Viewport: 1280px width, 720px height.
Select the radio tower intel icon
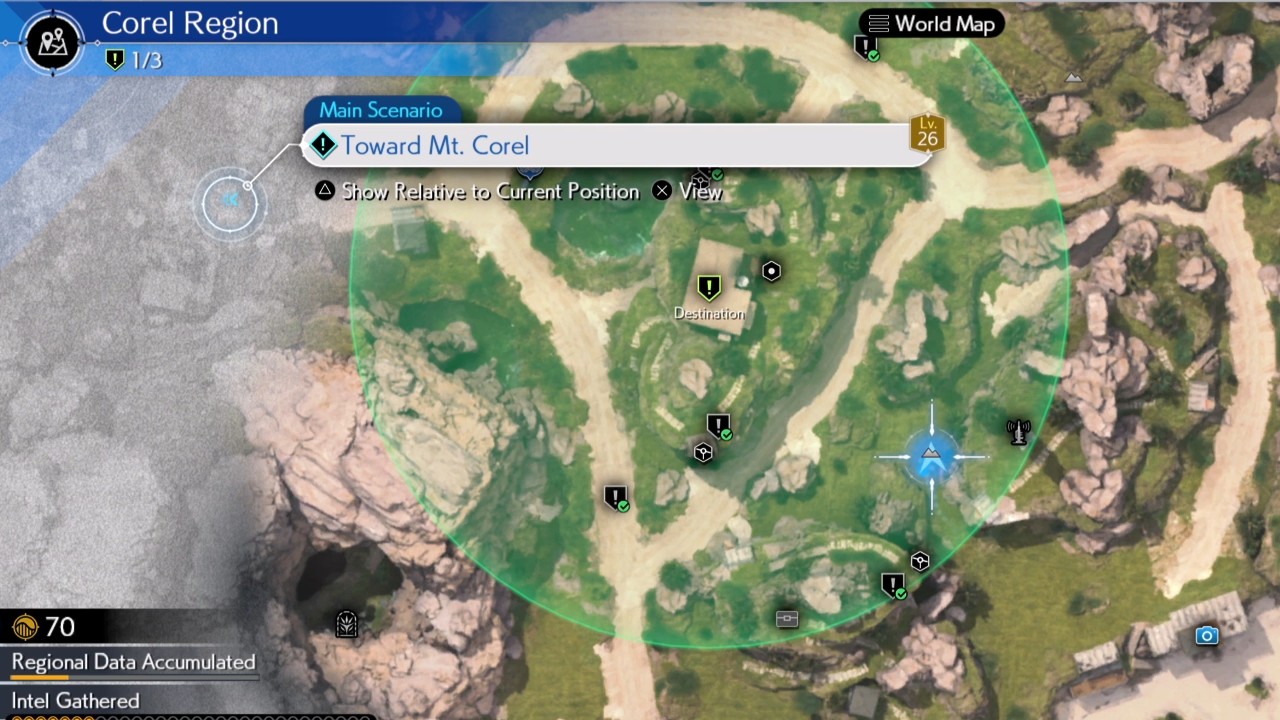[1018, 430]
